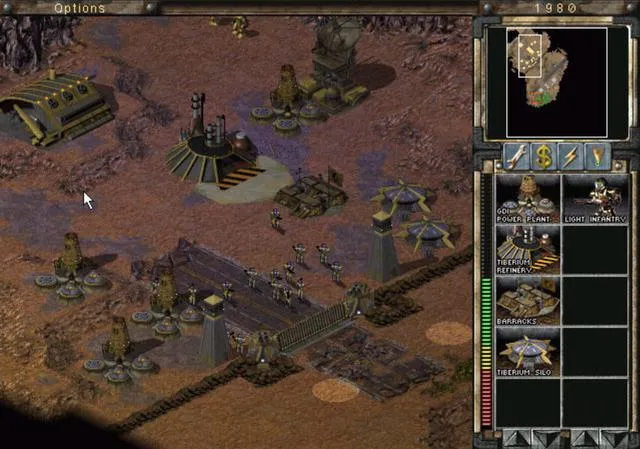Build a GDI Power Plant

click(528, 198)
